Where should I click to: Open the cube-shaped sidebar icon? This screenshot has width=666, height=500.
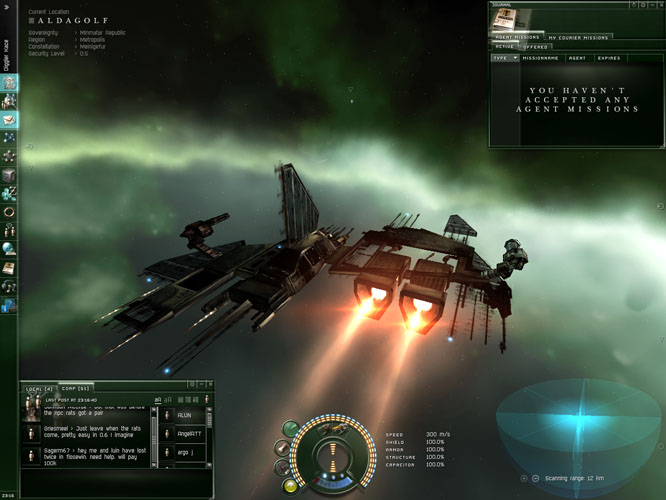[9, 174]
